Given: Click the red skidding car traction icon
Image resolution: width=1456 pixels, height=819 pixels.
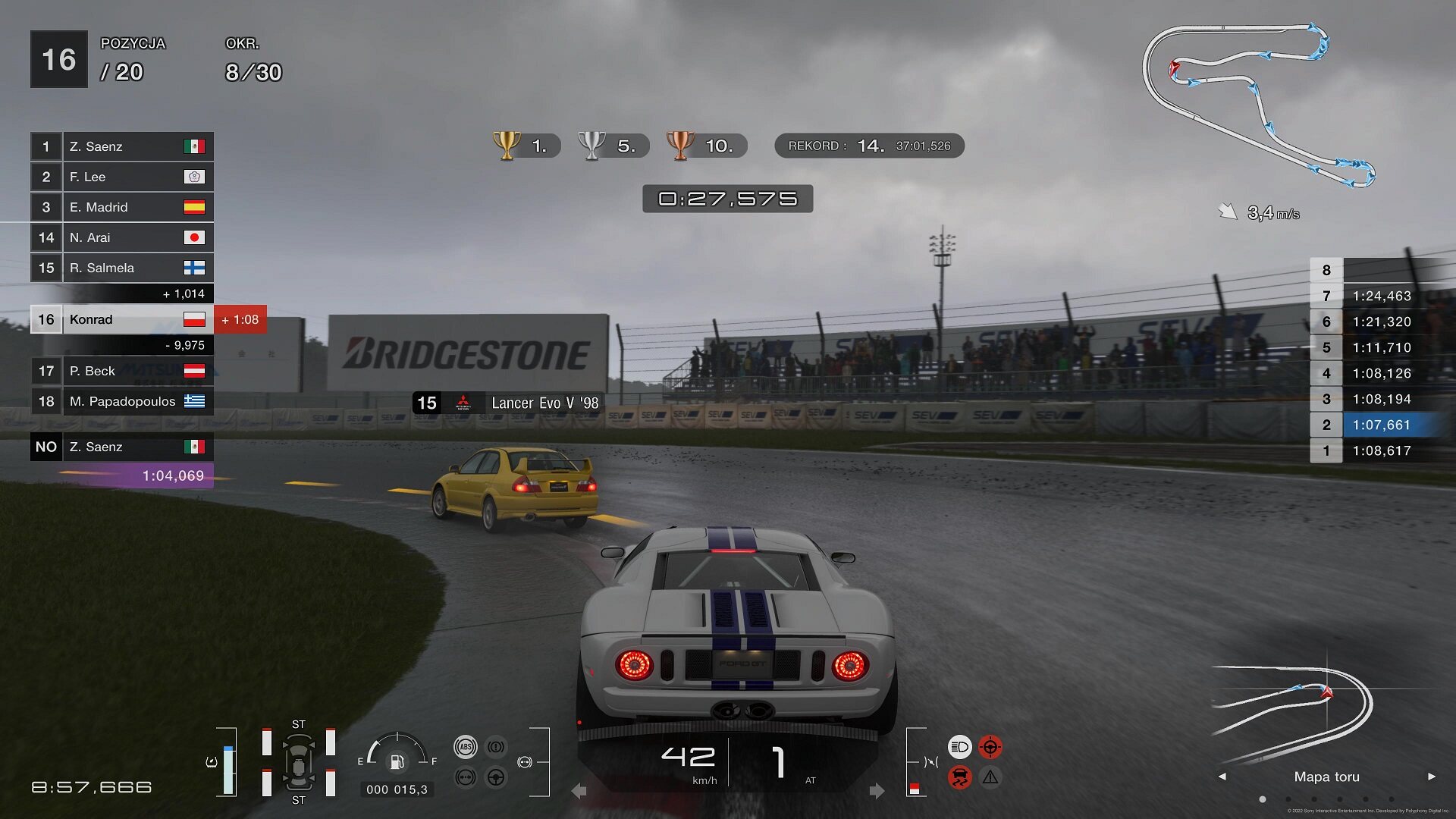Looking at the screenshot, I should click(959, 777).
